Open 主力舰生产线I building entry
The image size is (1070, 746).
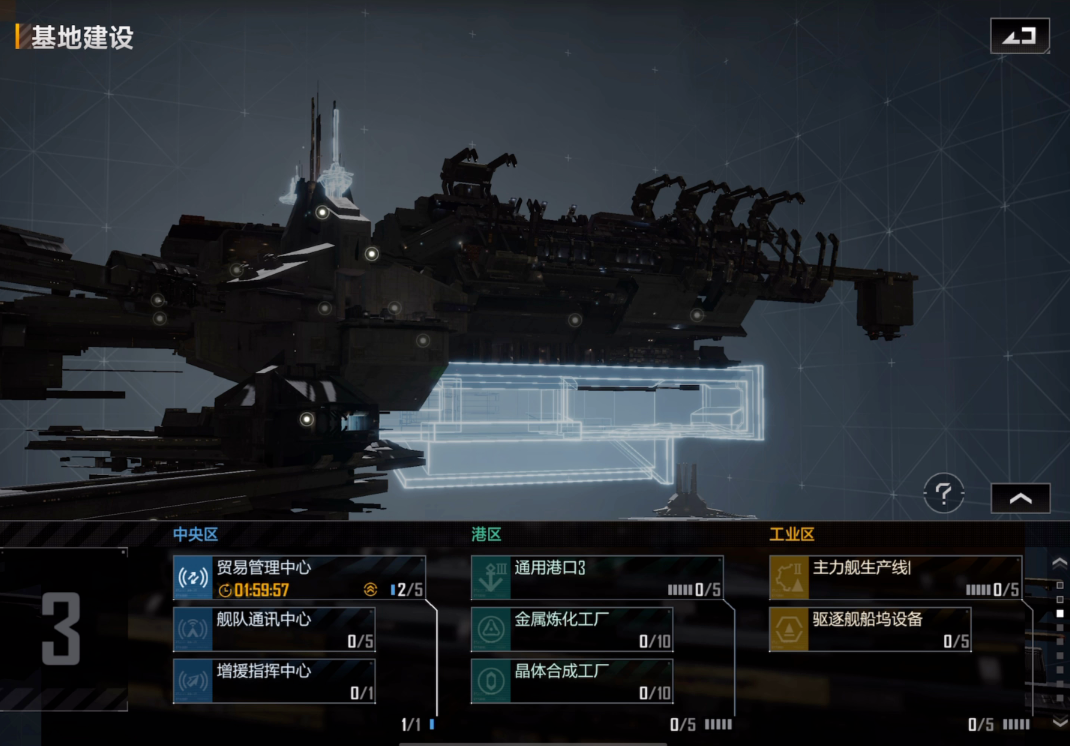point(895,578)
